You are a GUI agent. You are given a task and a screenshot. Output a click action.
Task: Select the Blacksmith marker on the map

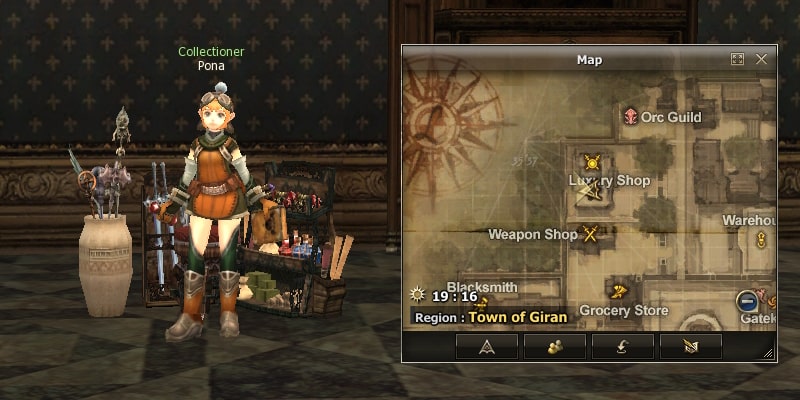[483, 301]
